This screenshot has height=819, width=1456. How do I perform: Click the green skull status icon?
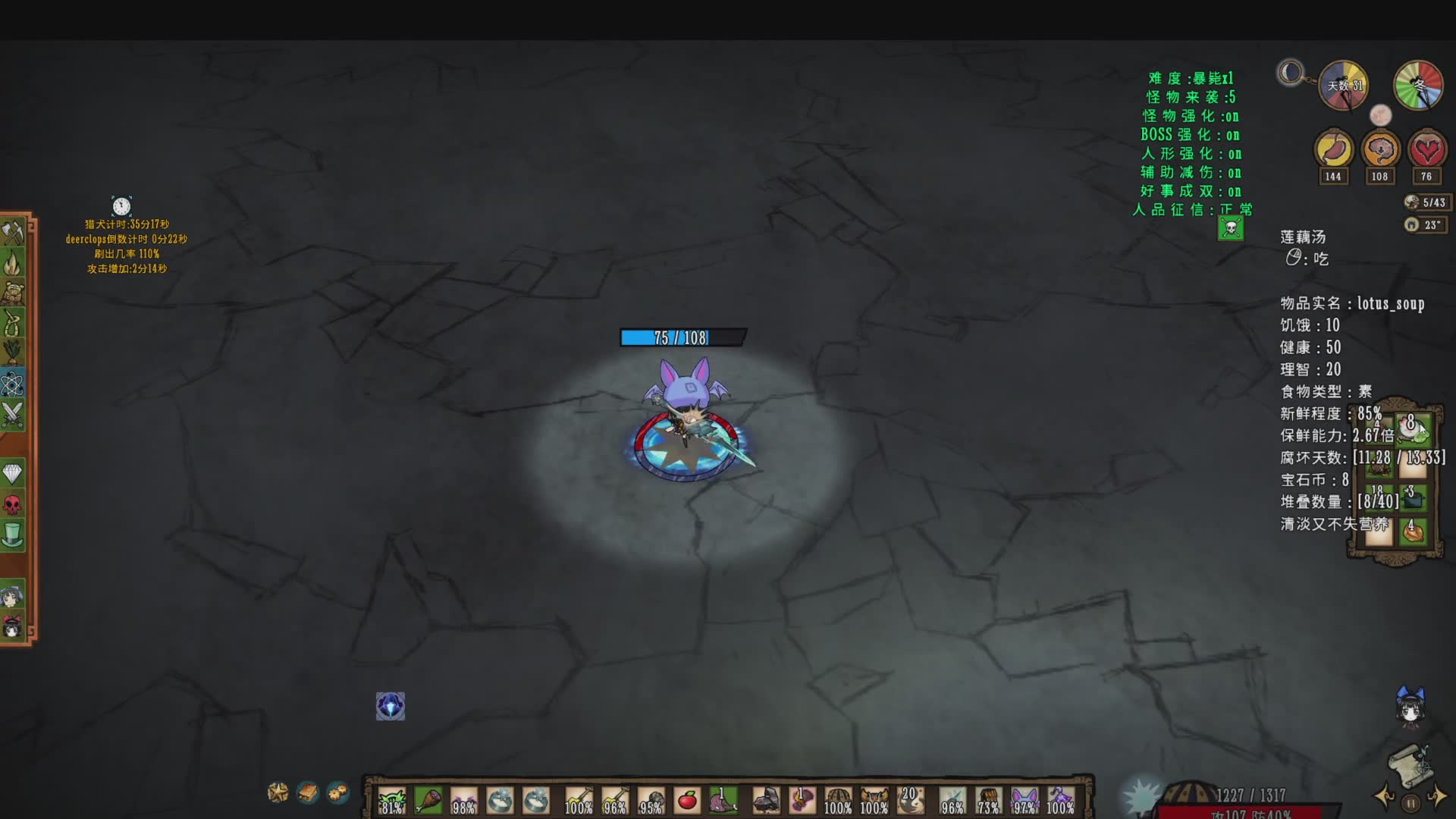(1231, 227)
